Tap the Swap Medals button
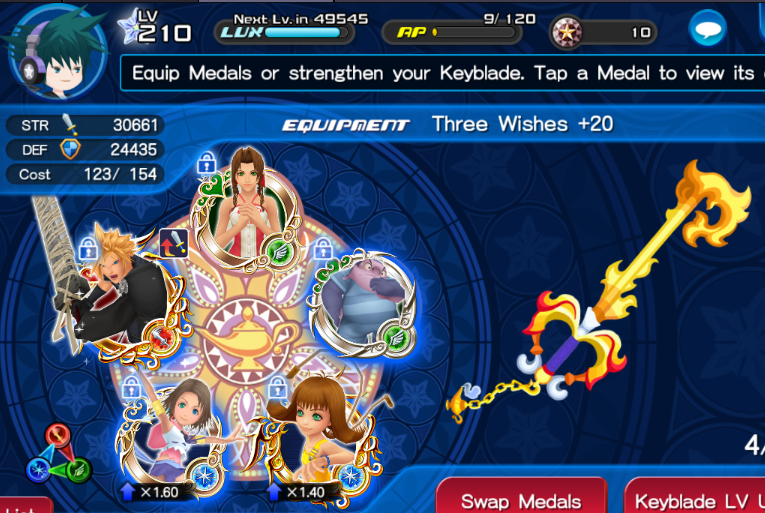 (x=521, y=500)
